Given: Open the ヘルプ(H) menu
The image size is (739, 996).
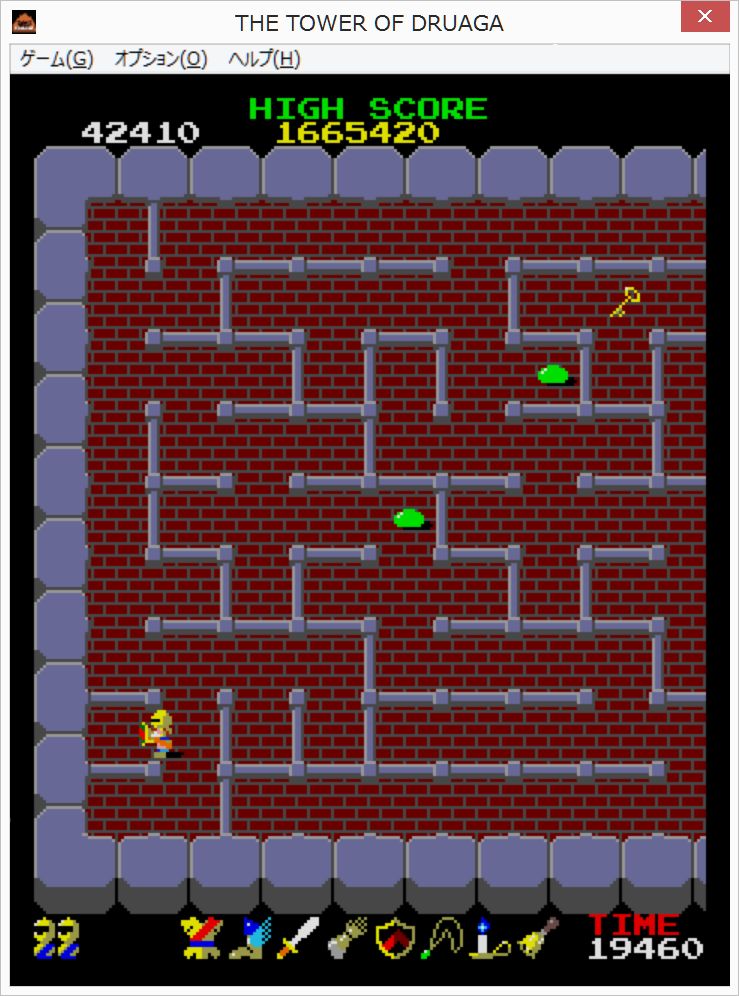Looking at the screenshot, I should coord(264,59).
